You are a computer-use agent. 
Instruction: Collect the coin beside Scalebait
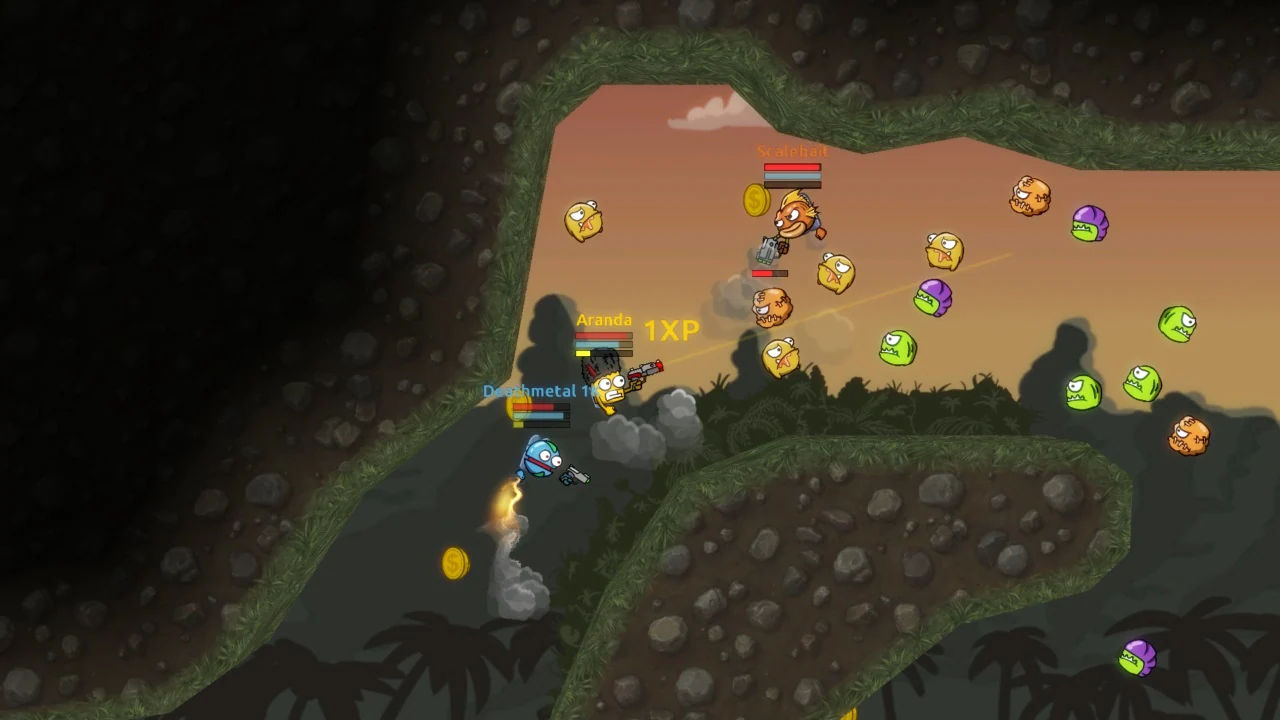click(x=753, y=201)
